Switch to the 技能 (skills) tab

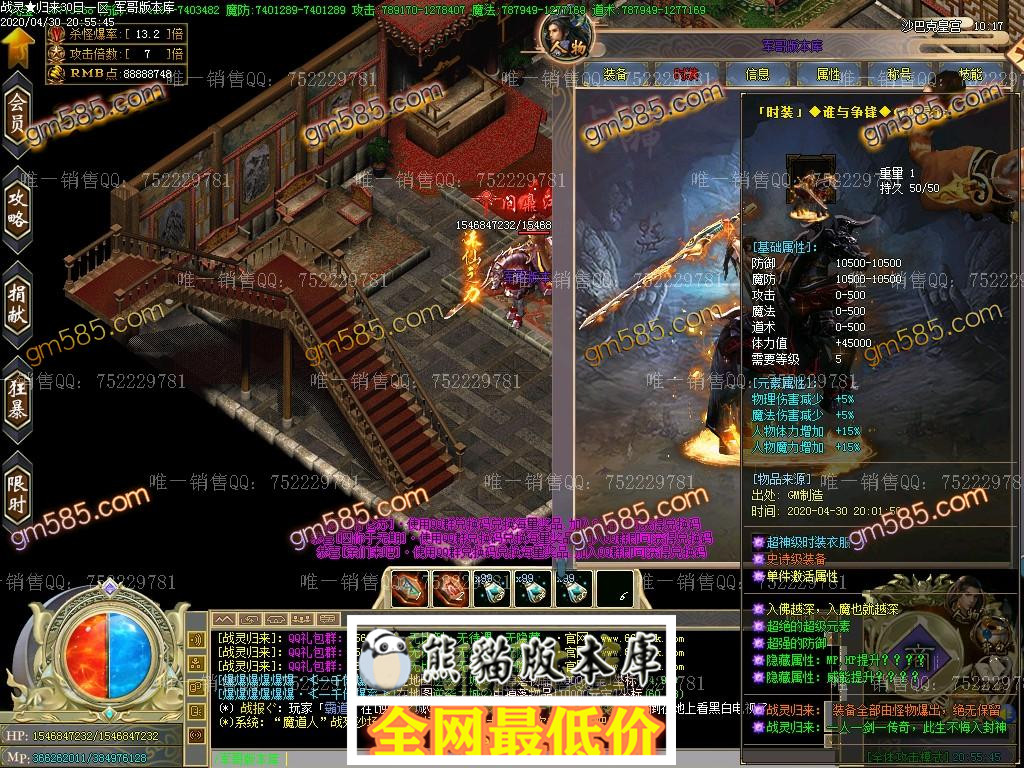pos(970,75)
